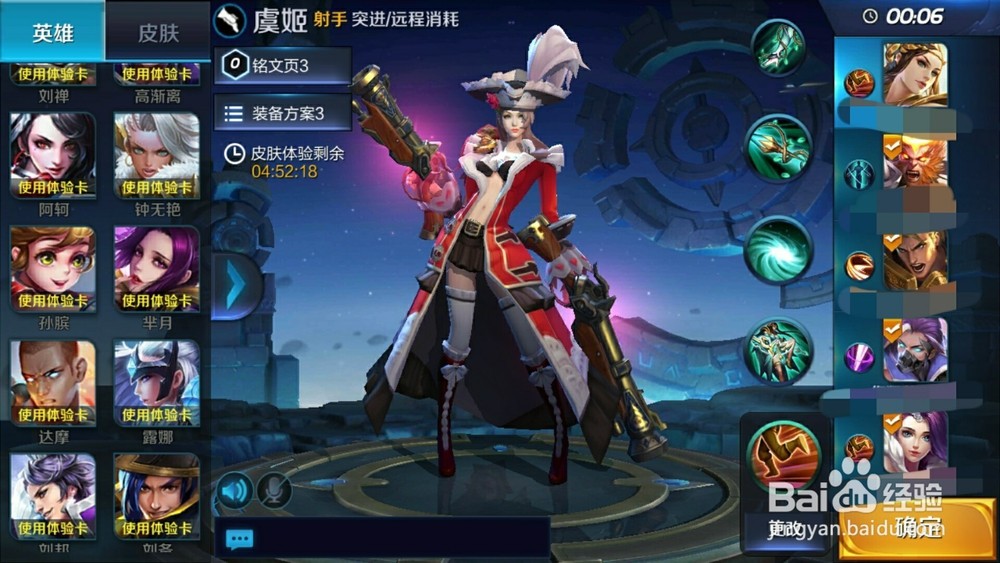Open the 皮肤 skins tab
This screenshot has height=563, width=1000.
click(157, 32)
